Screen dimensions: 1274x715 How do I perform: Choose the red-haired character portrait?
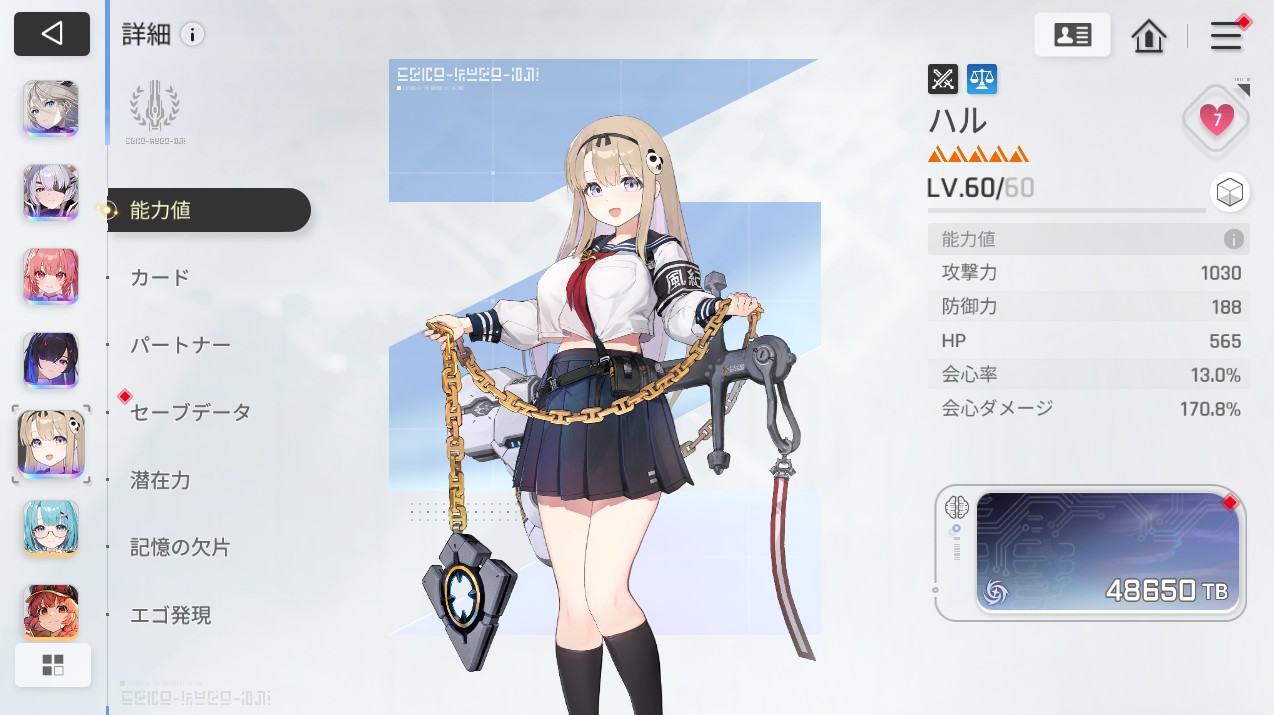[51, 276]
